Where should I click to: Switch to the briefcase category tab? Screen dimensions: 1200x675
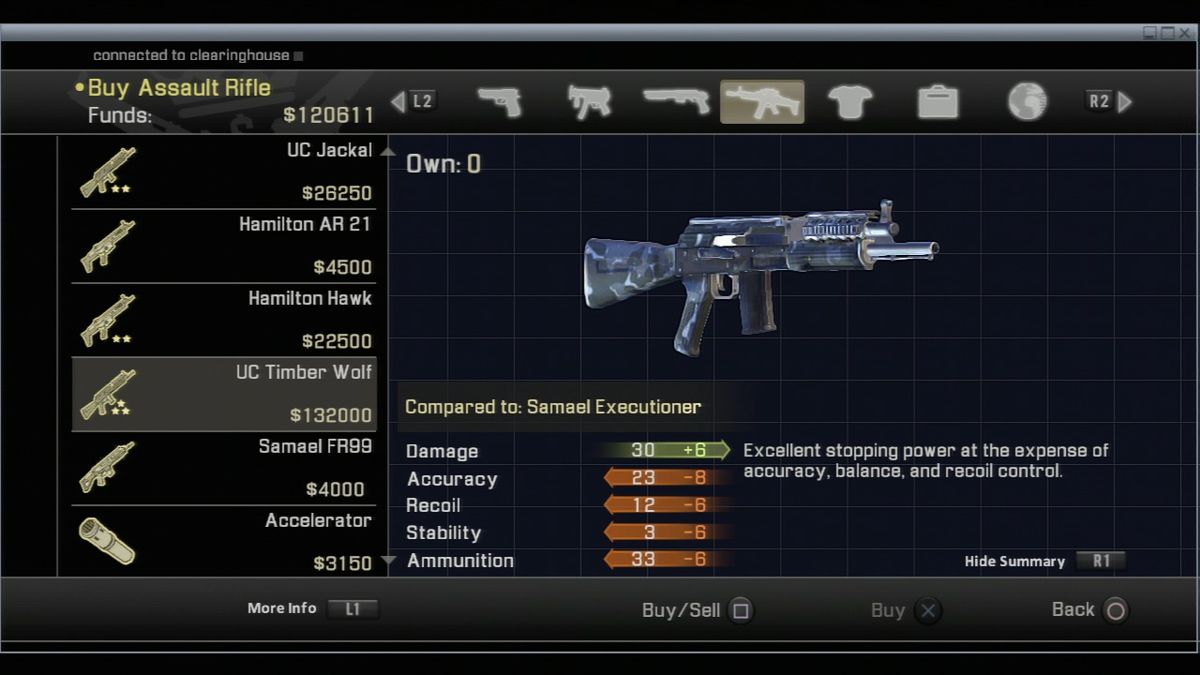[938, 102]
